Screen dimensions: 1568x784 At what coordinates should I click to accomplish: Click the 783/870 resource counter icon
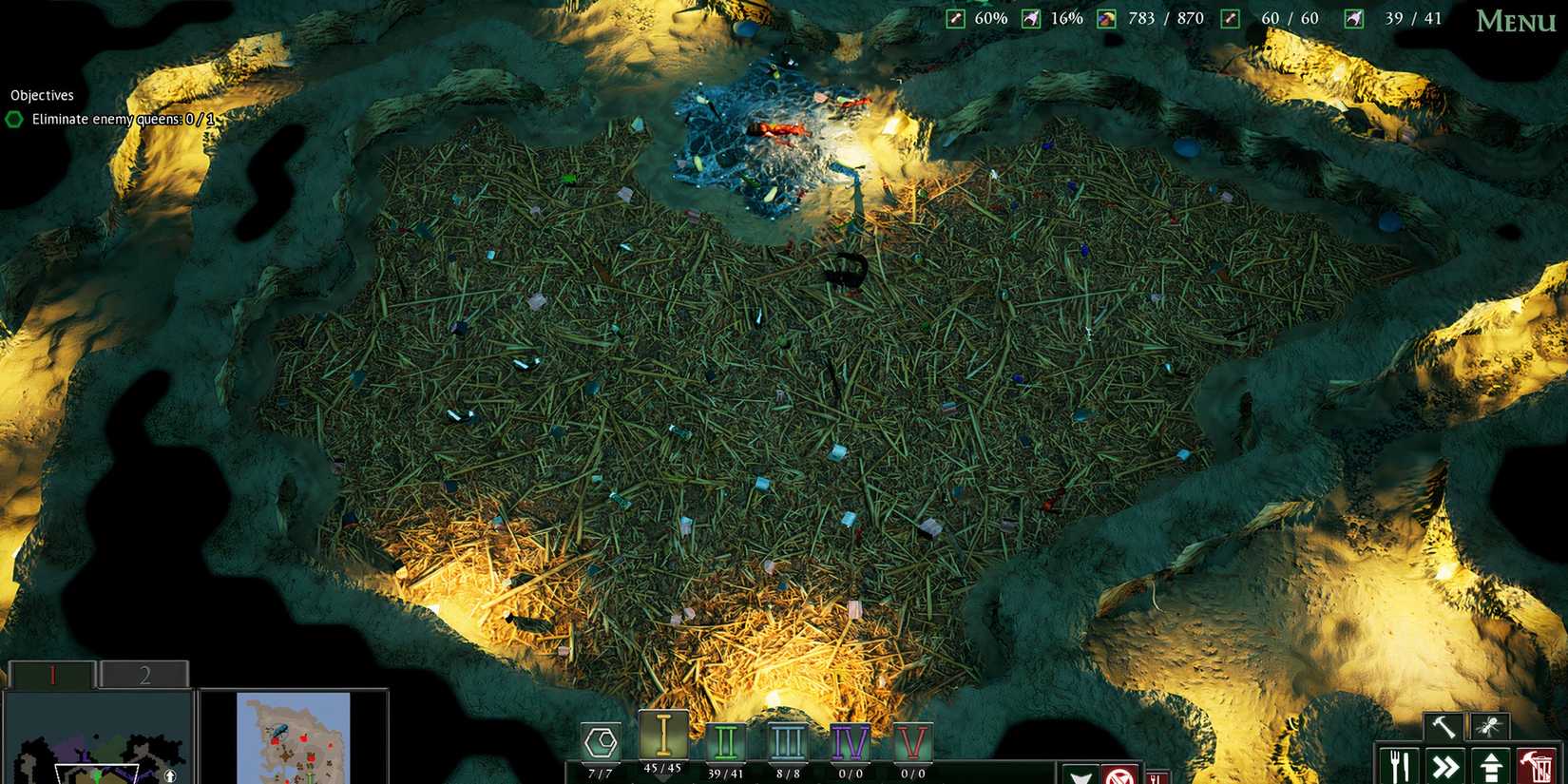pos(1105,17)
